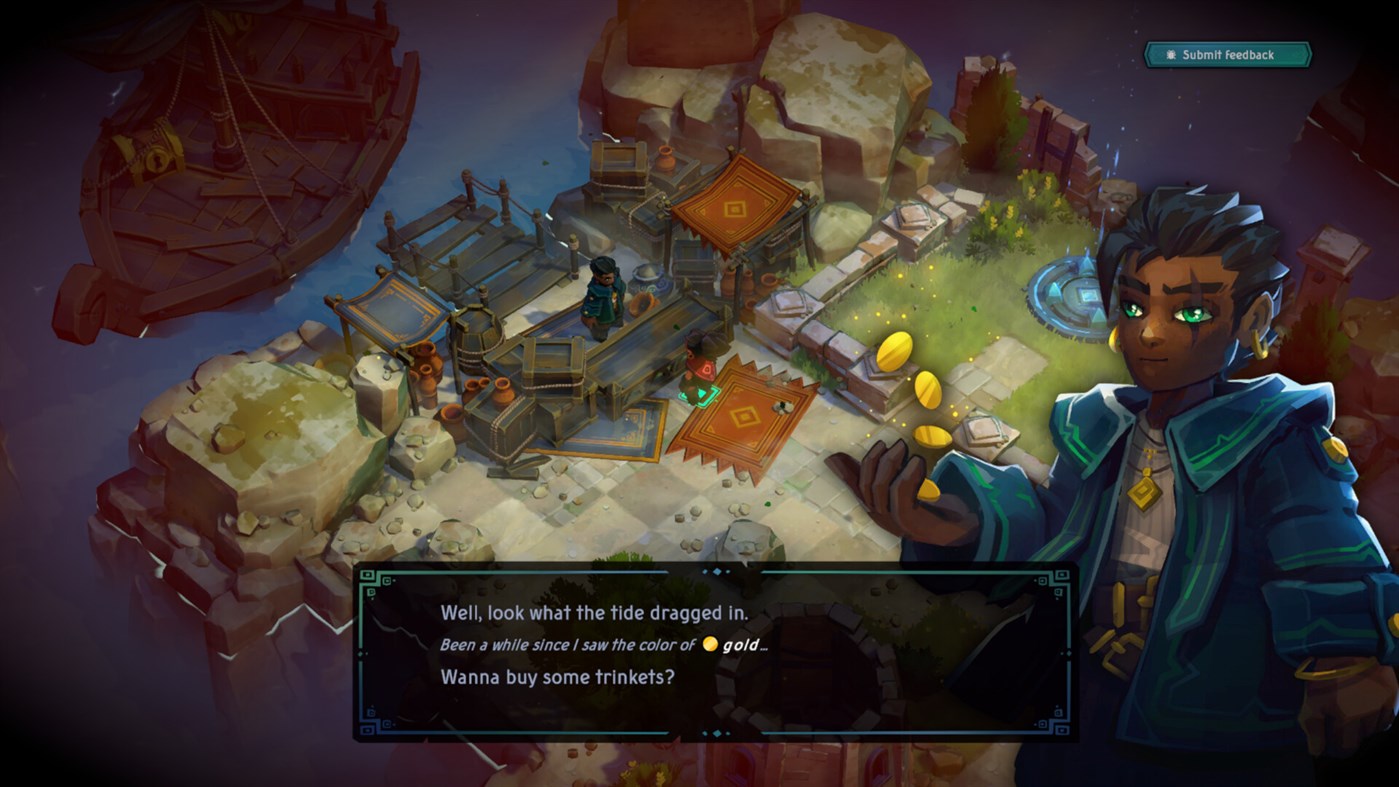Click the bug icon on Submit Feedback button

[1170, 55]
